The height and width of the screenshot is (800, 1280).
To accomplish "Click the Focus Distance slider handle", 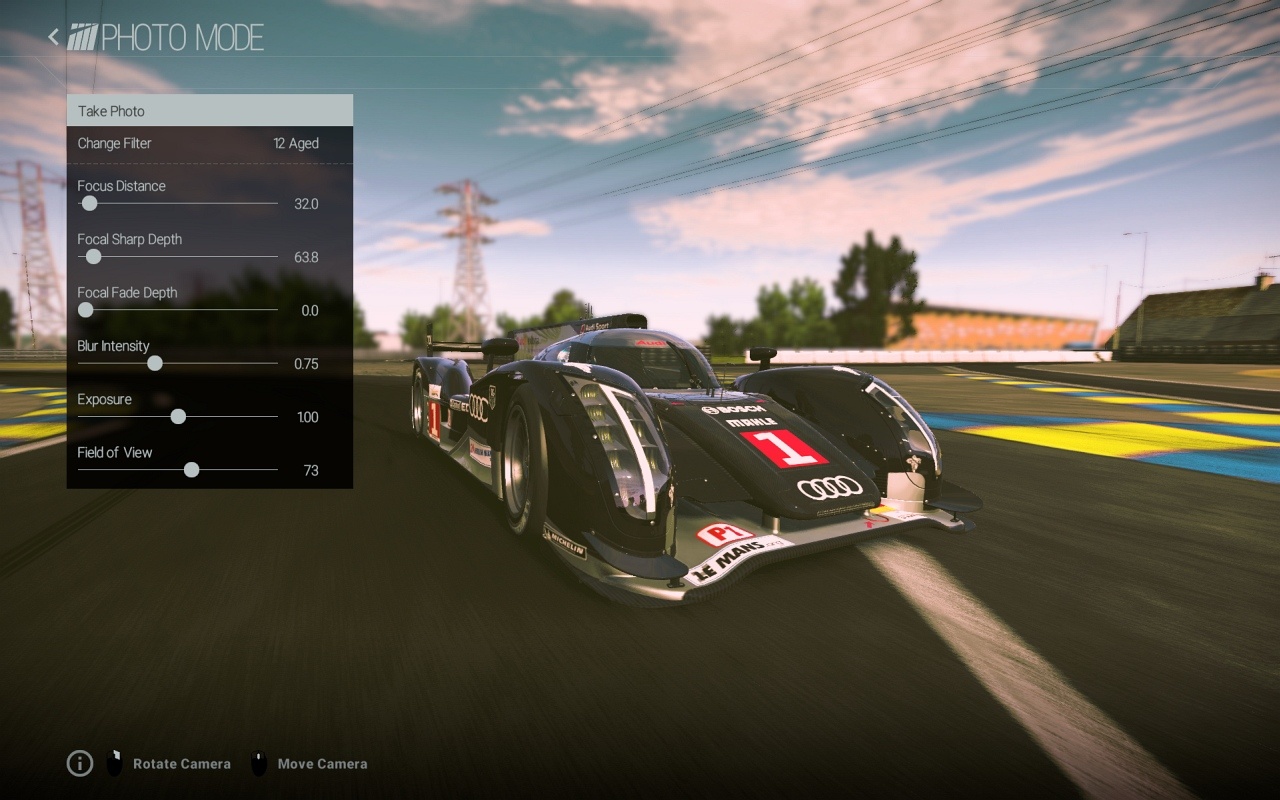I will click(90, 203).
